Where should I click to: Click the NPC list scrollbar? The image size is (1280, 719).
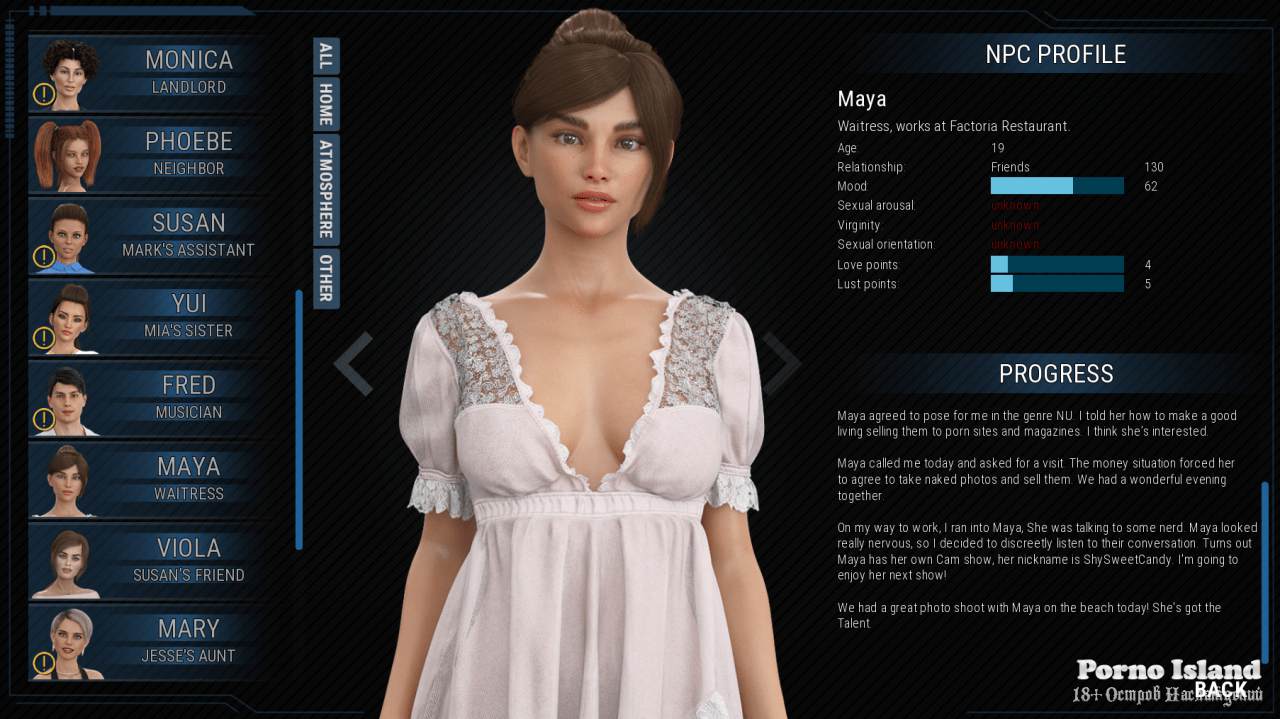[299, 420]
